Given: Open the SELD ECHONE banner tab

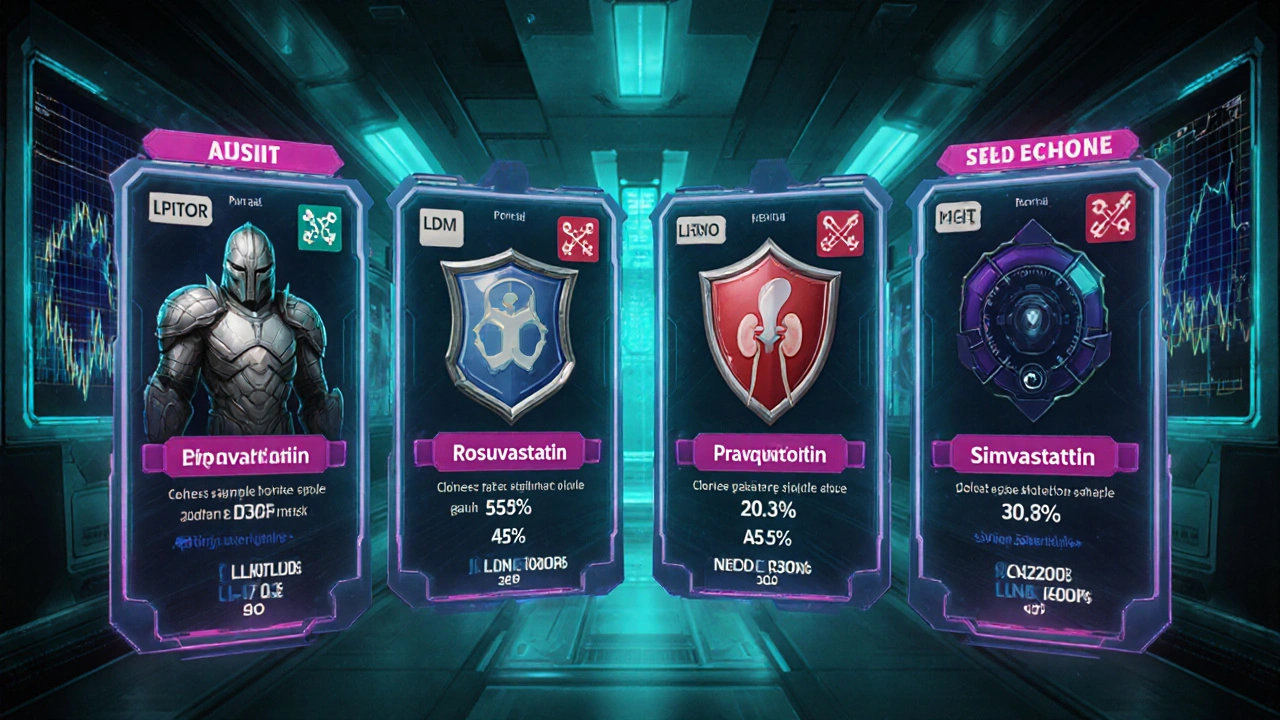Looking at the screenshot, I should click(1039, 152).
